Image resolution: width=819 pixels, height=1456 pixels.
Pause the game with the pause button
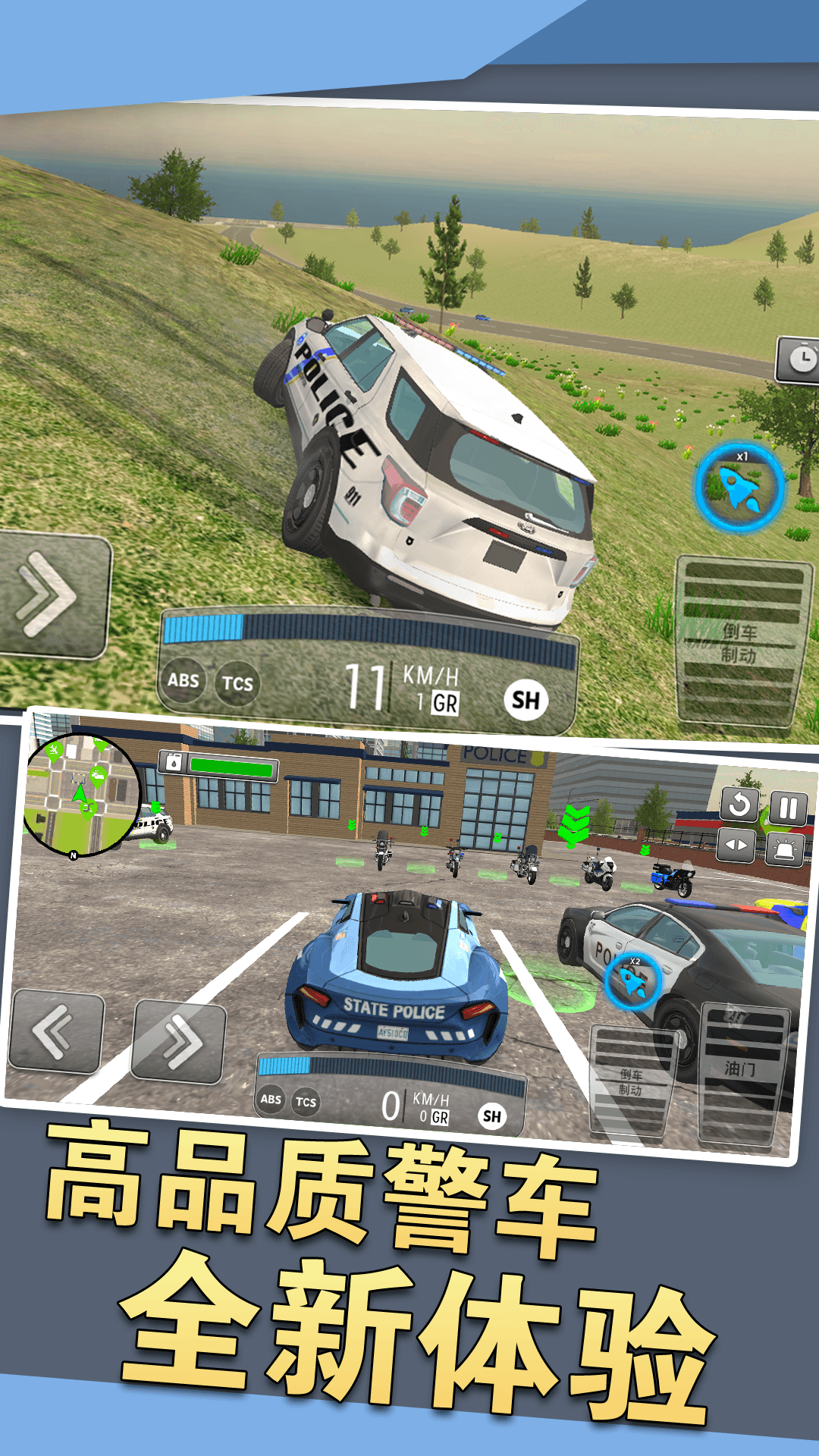click(789, 808)
